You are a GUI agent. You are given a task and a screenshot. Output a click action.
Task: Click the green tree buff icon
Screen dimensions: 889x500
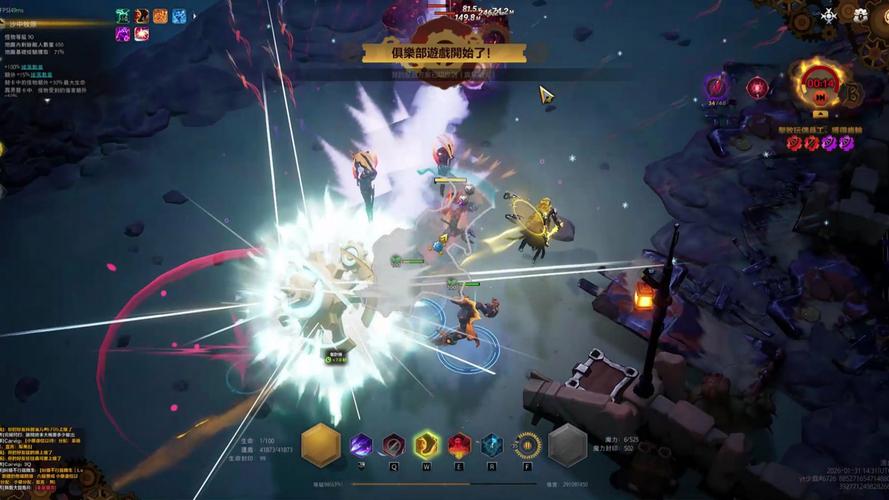[x=123, y=16]
